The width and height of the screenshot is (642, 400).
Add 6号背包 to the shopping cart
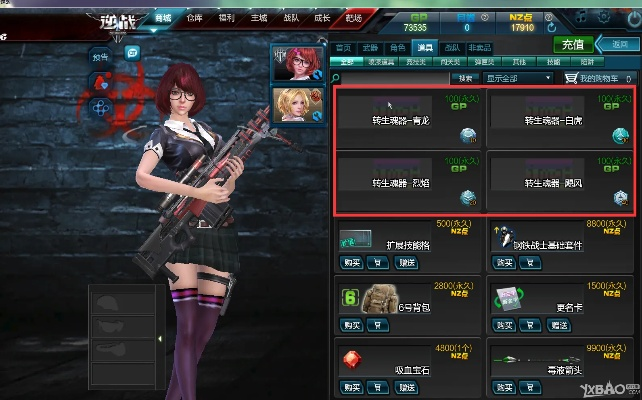tap(378, 325)
